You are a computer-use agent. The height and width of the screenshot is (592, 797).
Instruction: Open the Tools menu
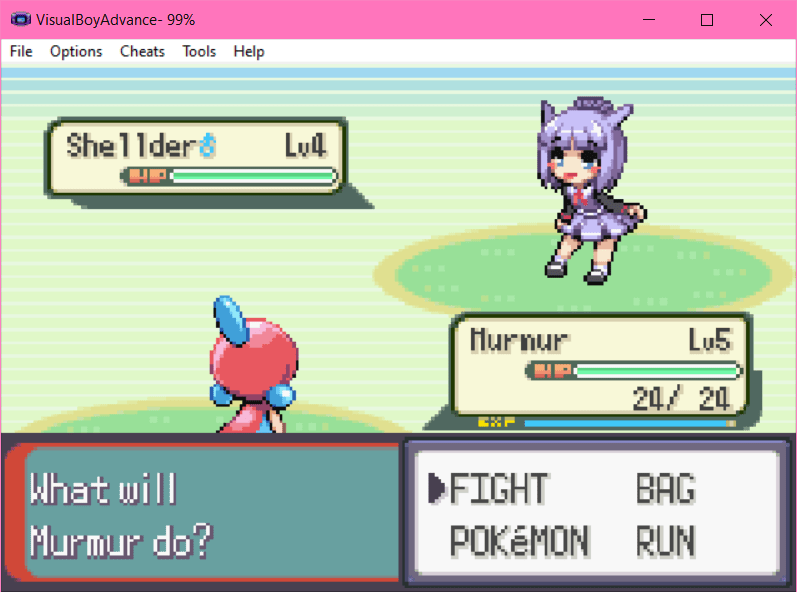[x=199, y=51]
